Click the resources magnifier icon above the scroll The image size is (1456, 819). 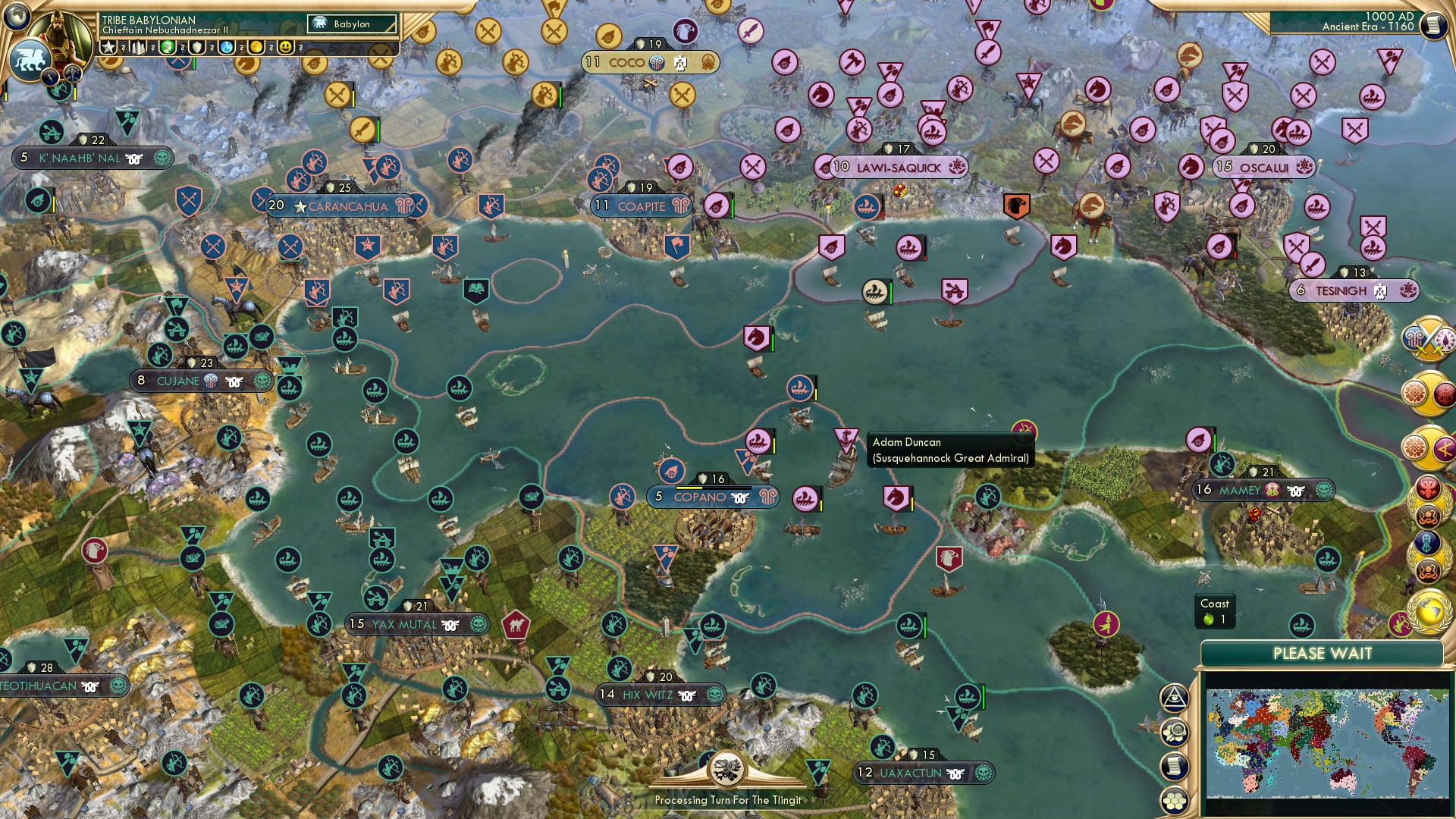point(1174,733)
